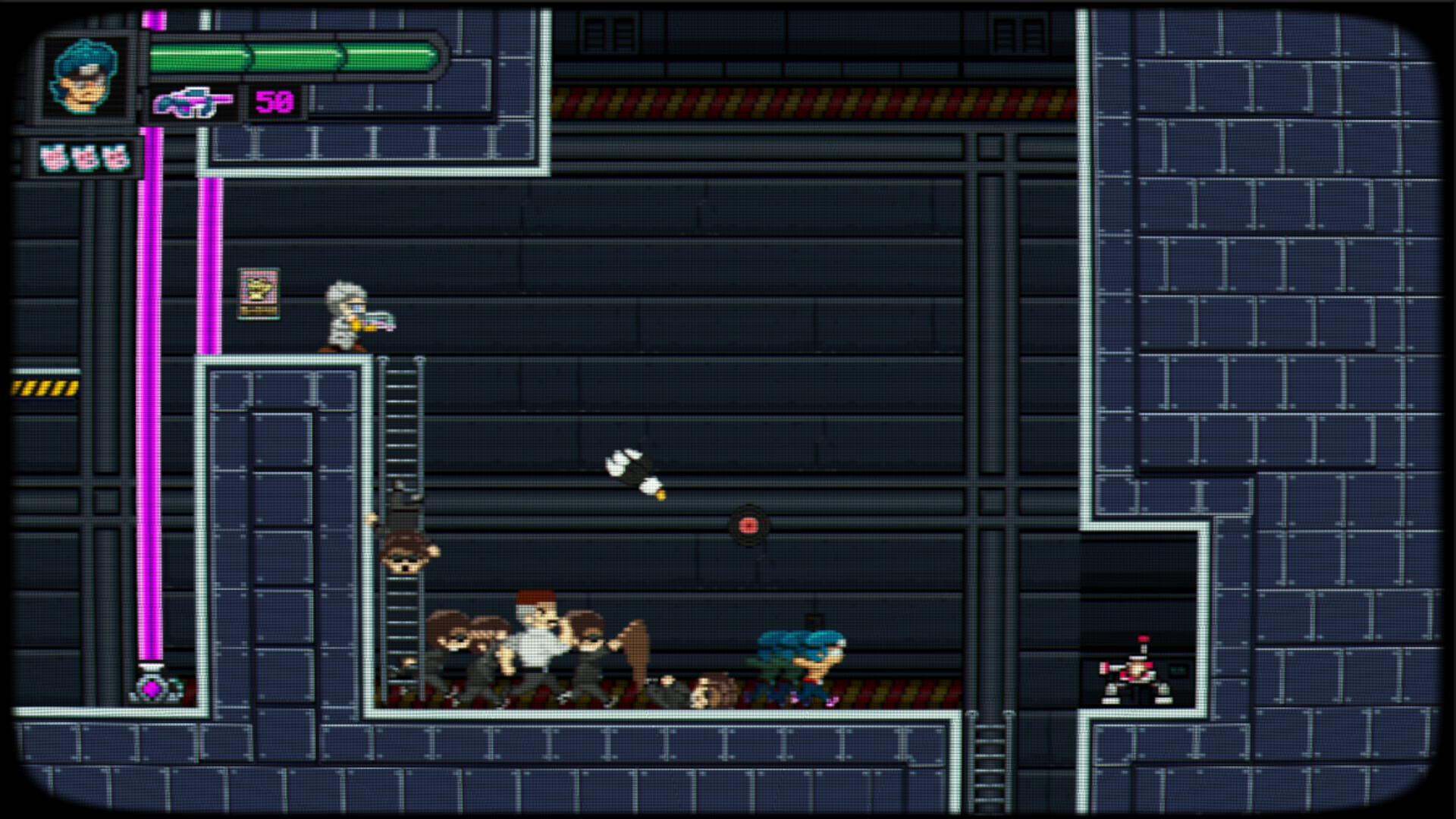The height and width of the screenshot is (819, 1456).
Task: Click the ammo counter showing 50
Action: 275,99
